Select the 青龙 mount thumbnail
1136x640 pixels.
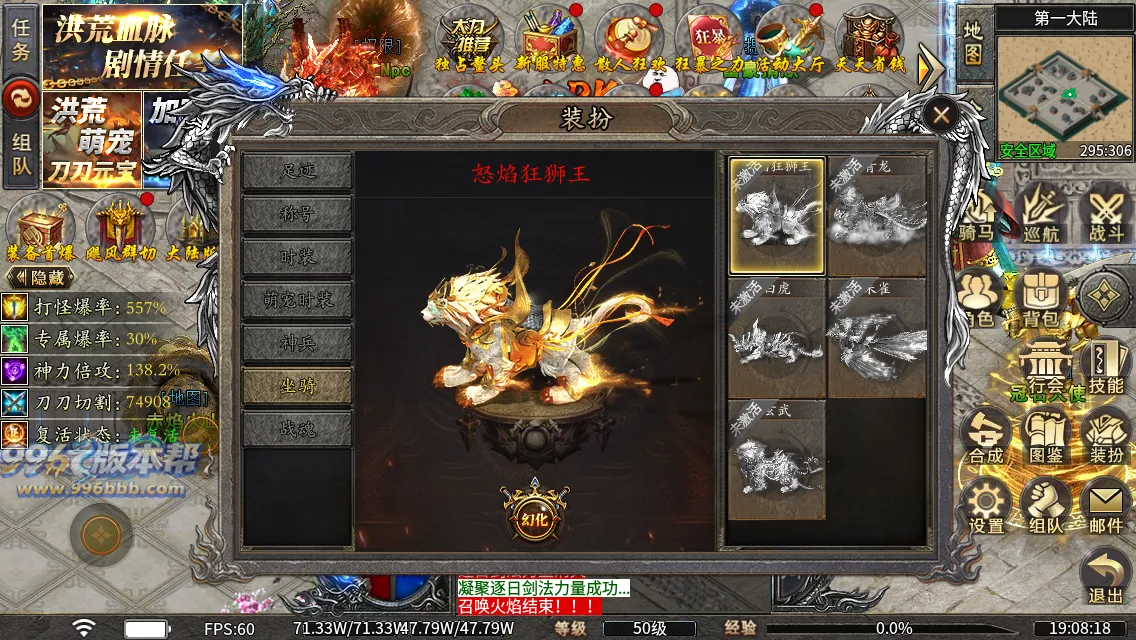876,216
